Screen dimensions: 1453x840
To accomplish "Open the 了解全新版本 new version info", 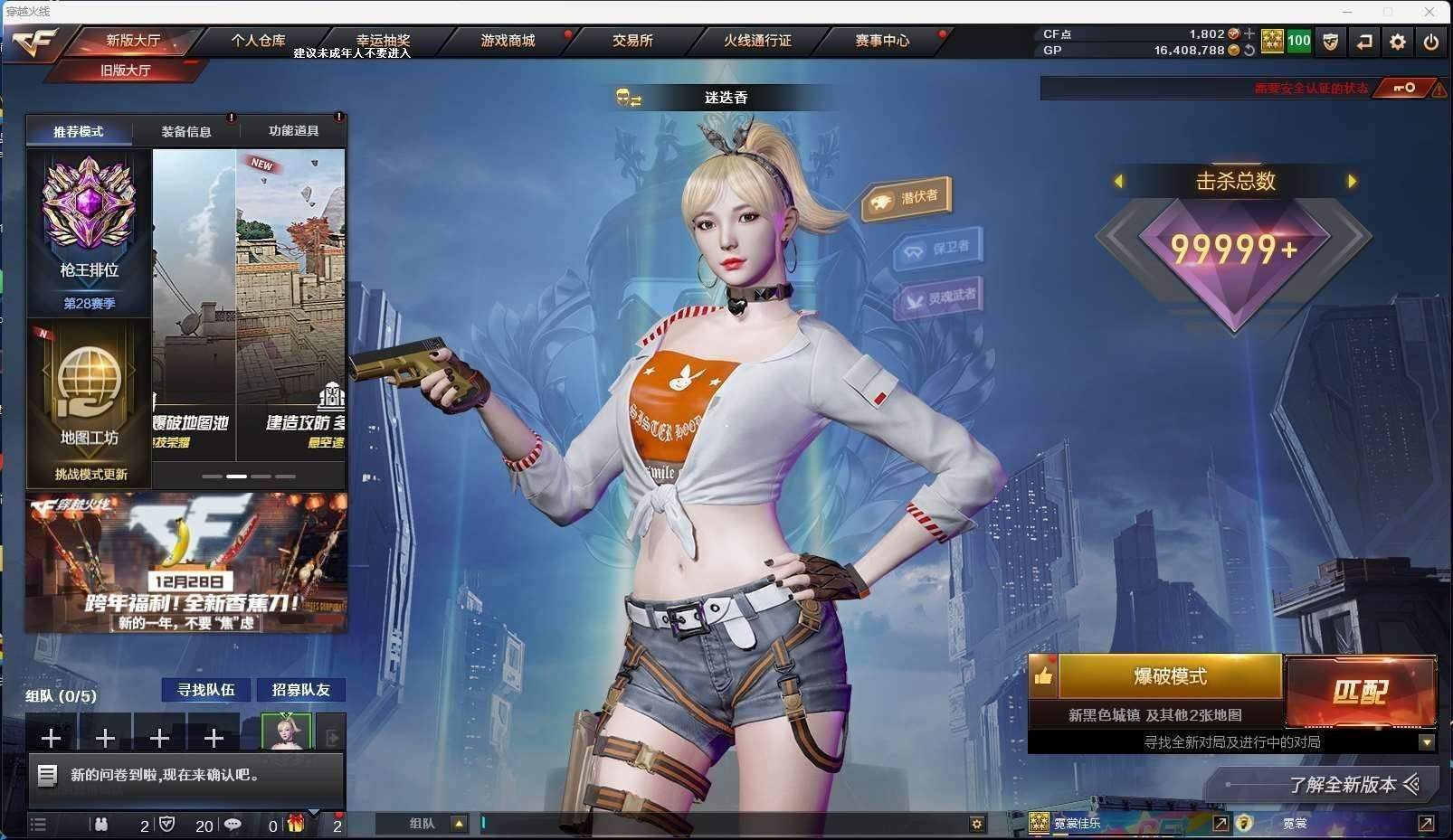I will 1343,785.
